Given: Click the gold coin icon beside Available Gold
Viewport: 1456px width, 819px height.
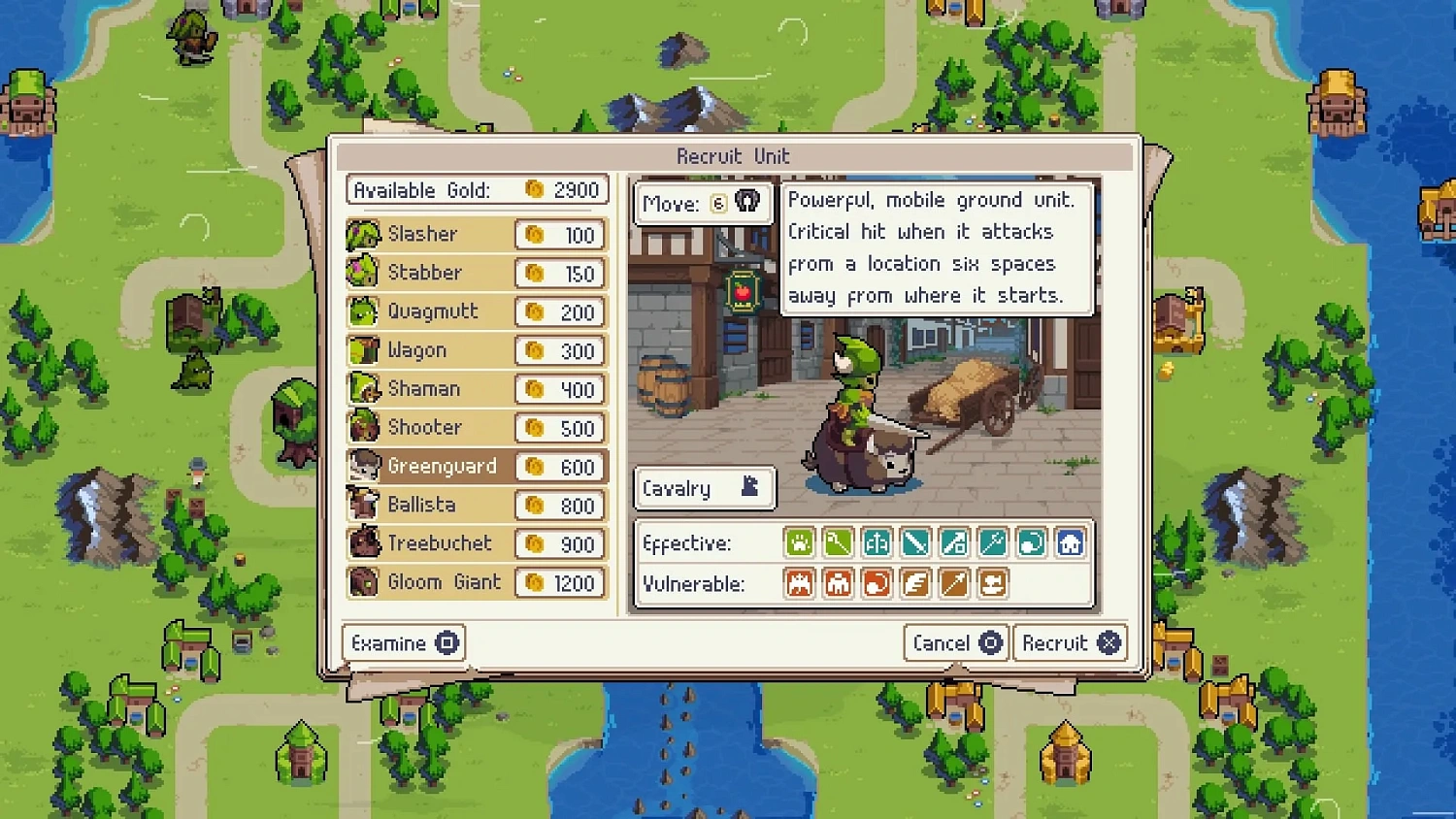Looking at the screenshot, I should click(532, 189).
